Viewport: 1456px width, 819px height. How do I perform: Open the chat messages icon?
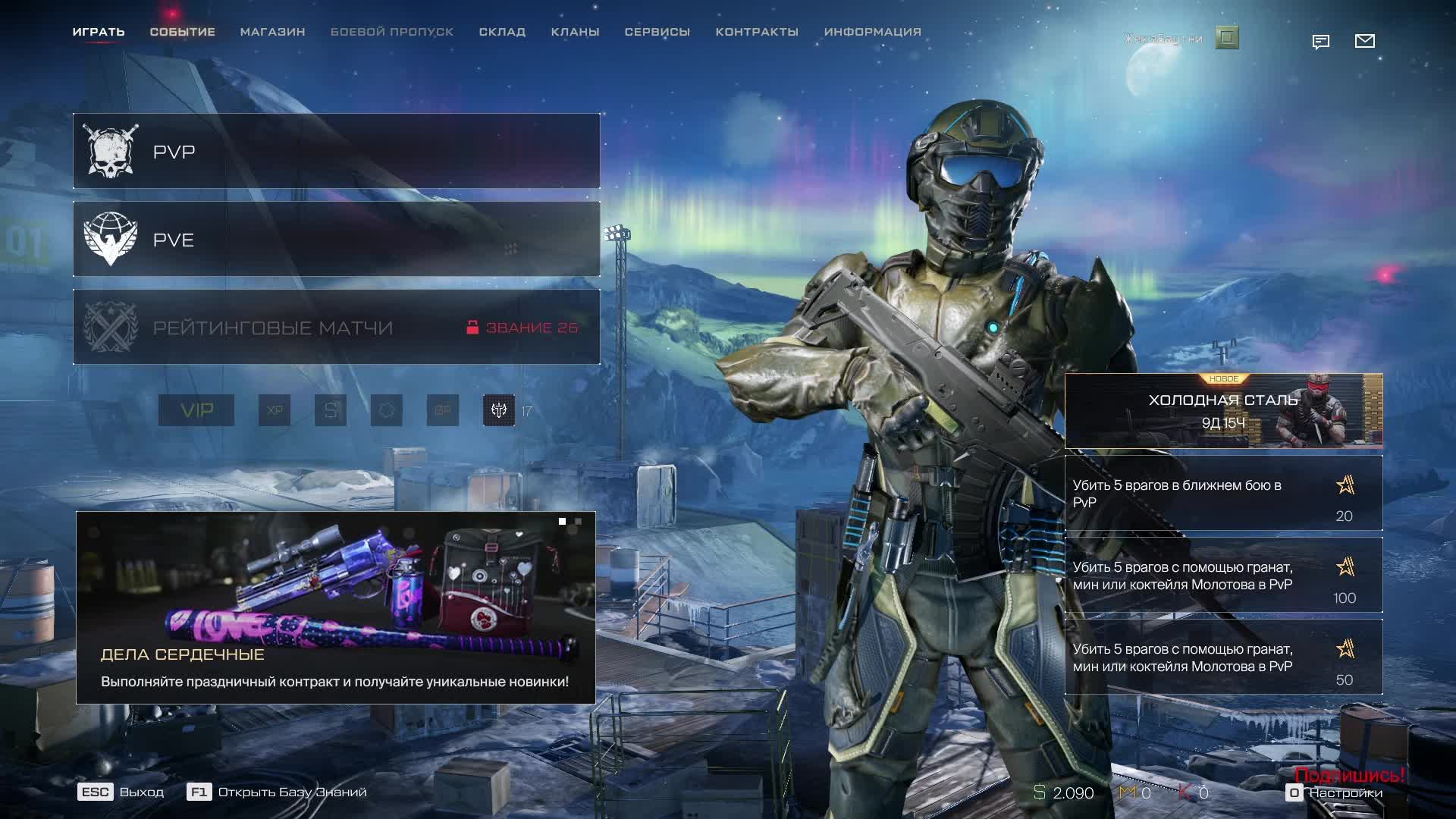(x=1320, y=42)
